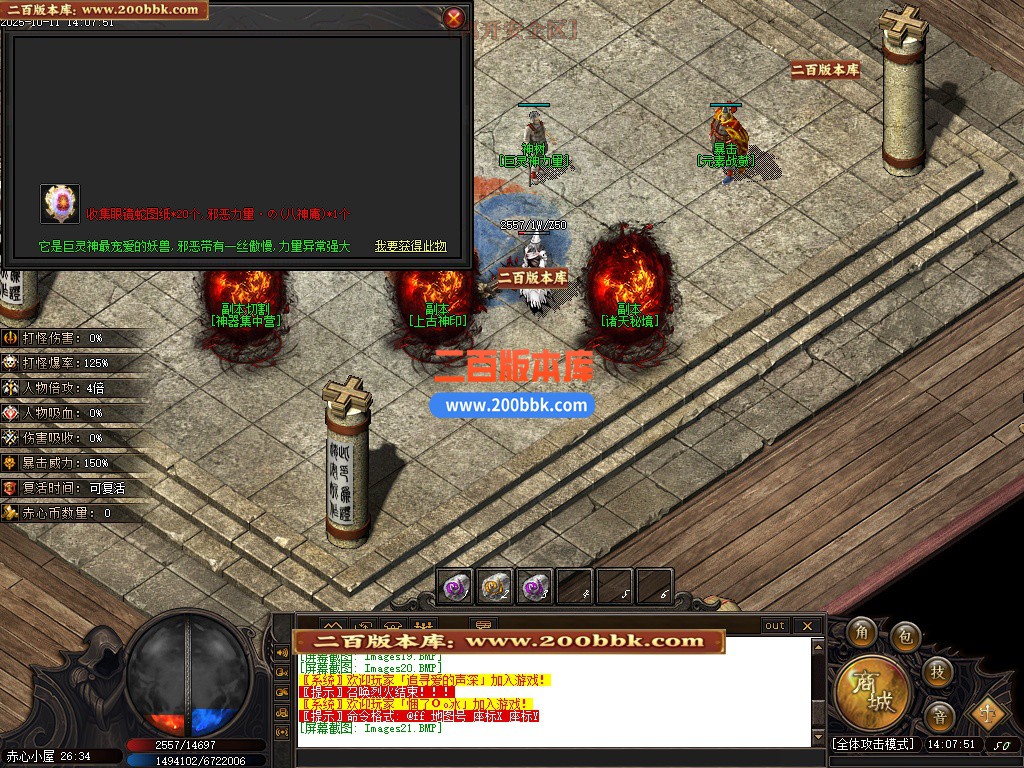This screenshot has width=1024, height=768.
Task: Use the purple scroll in hotbar slot 1
Action: click(x=456, y=587)
